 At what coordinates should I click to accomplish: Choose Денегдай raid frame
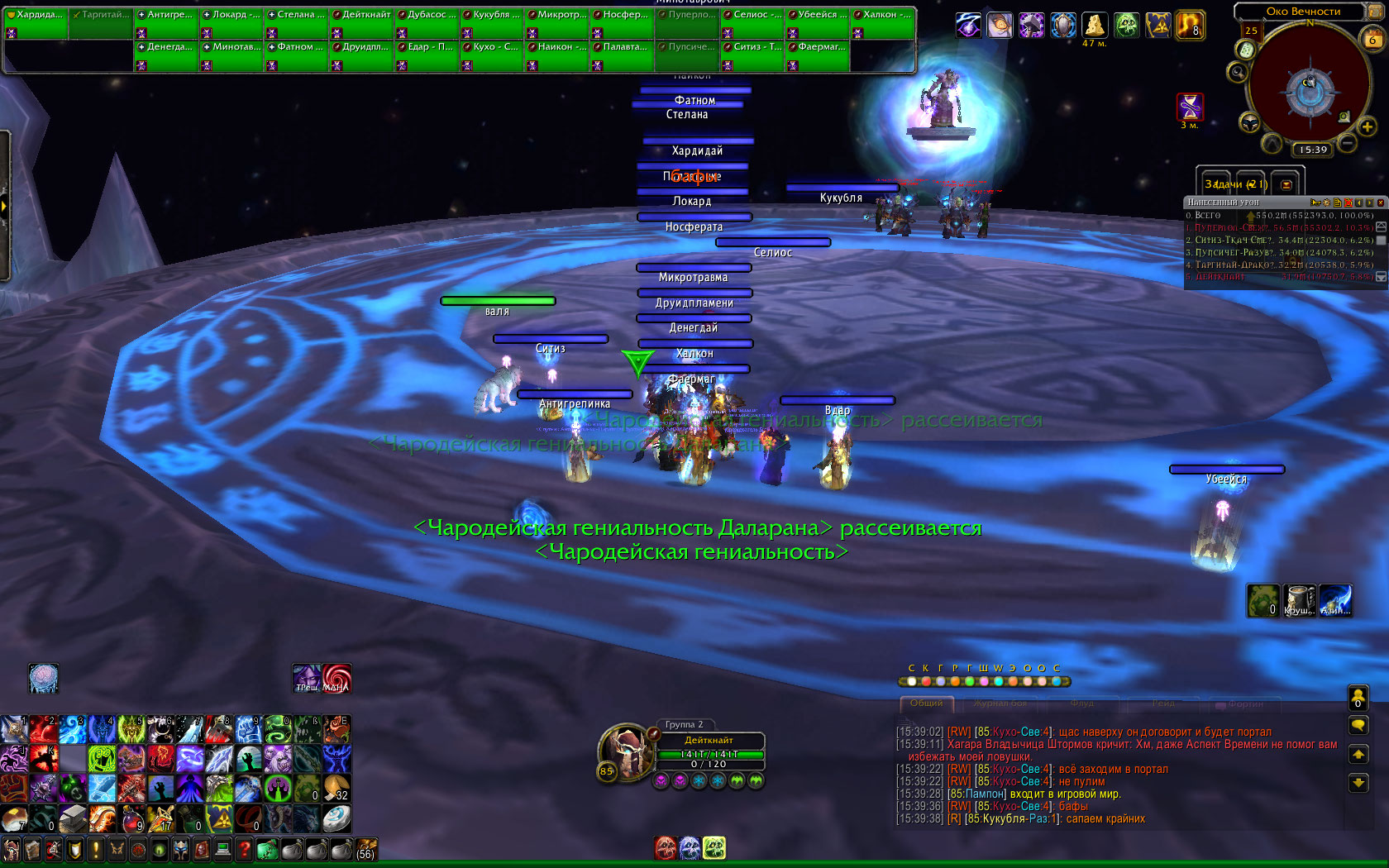(x=166, y=55)
